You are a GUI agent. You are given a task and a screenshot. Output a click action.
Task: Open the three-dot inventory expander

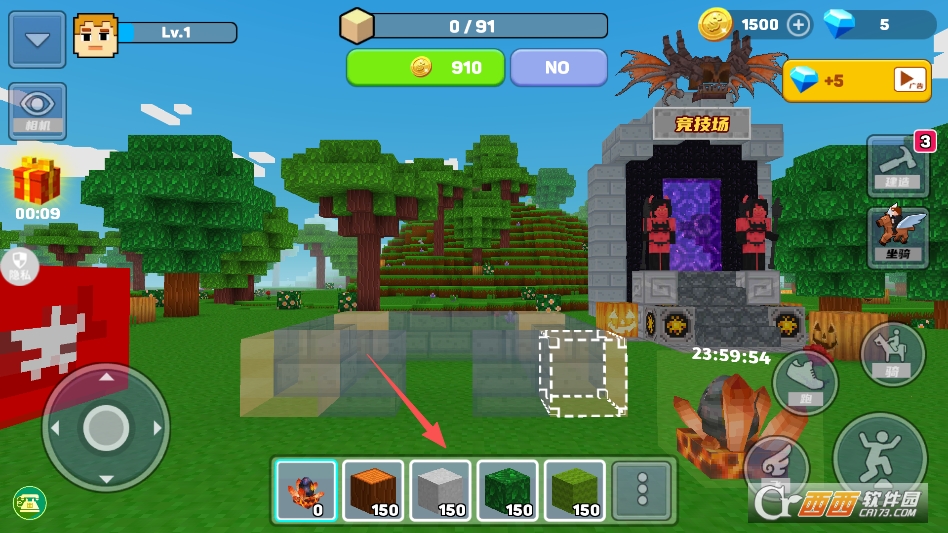coord(641,491)
